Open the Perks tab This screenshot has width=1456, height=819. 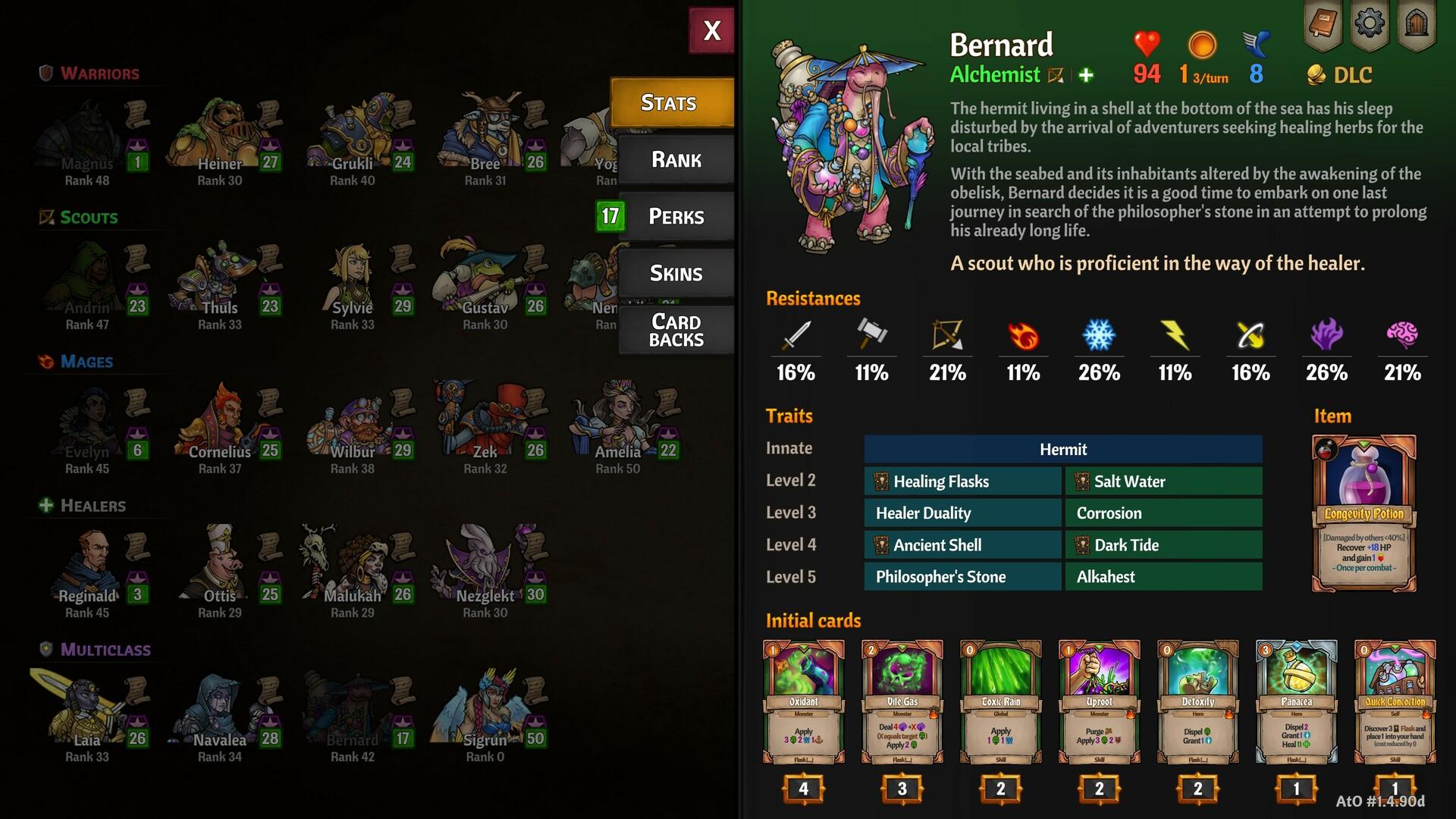coord(676,216)
